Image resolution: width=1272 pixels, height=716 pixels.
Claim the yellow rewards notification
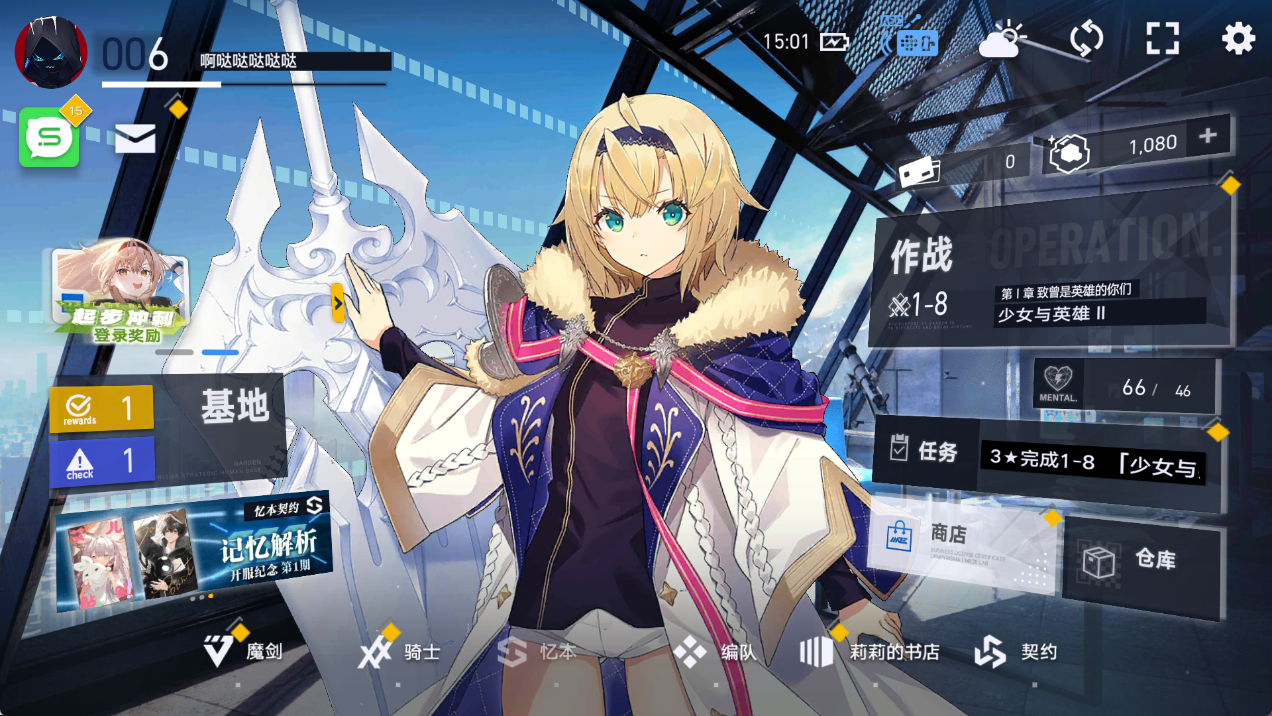pyautogui.click(x=101, y=409)
